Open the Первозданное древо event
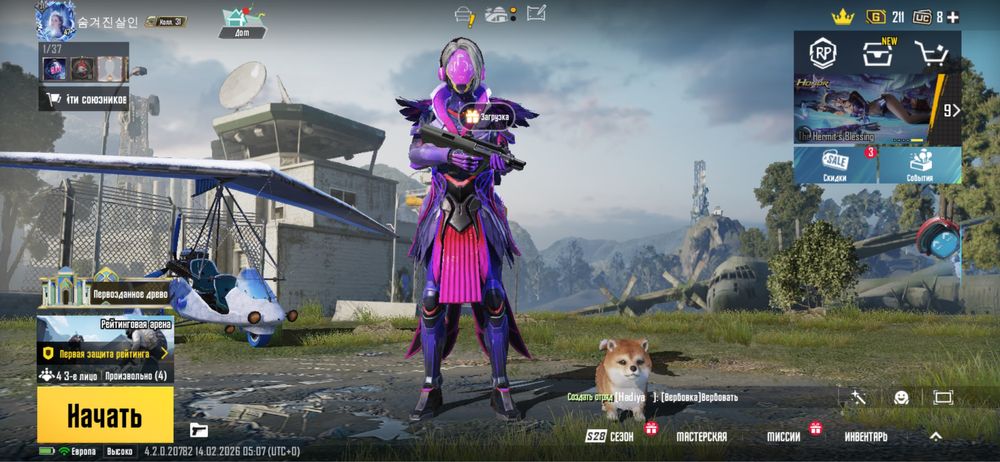Screen dimensions: 1000x462 point(105,294)
